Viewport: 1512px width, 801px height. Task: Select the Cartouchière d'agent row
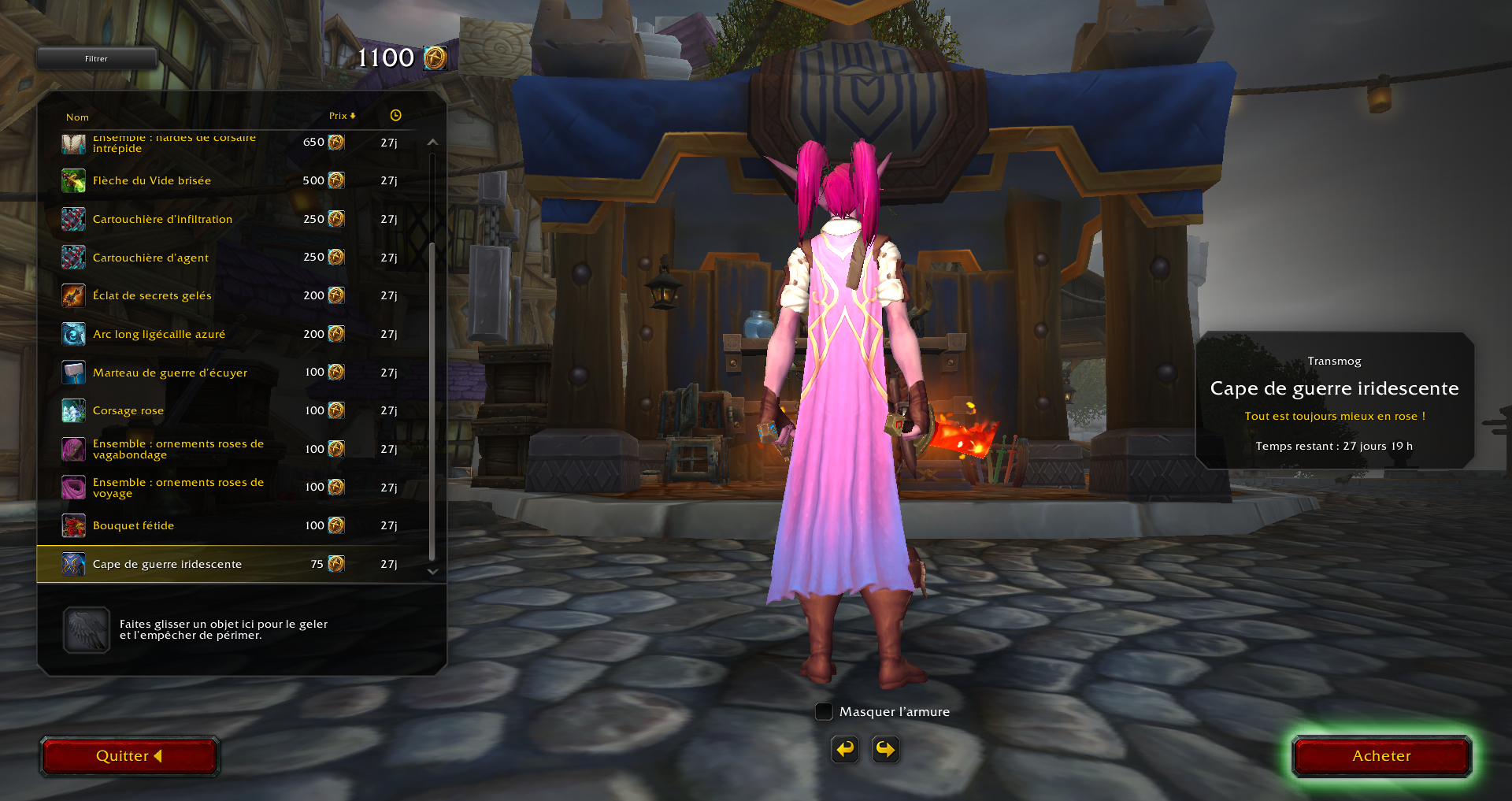point(150,258)
